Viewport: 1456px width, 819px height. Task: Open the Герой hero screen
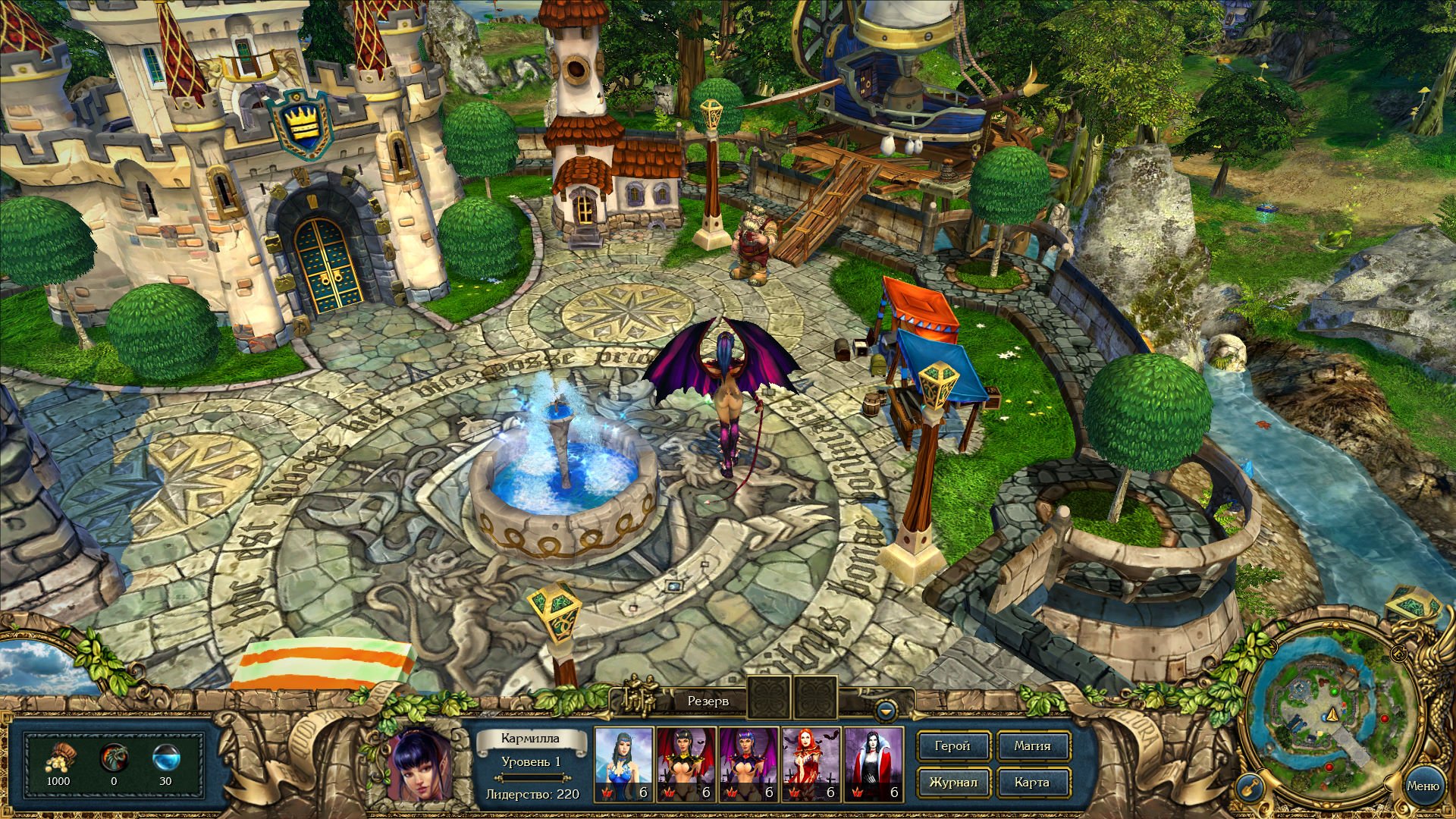click(952, 746)
